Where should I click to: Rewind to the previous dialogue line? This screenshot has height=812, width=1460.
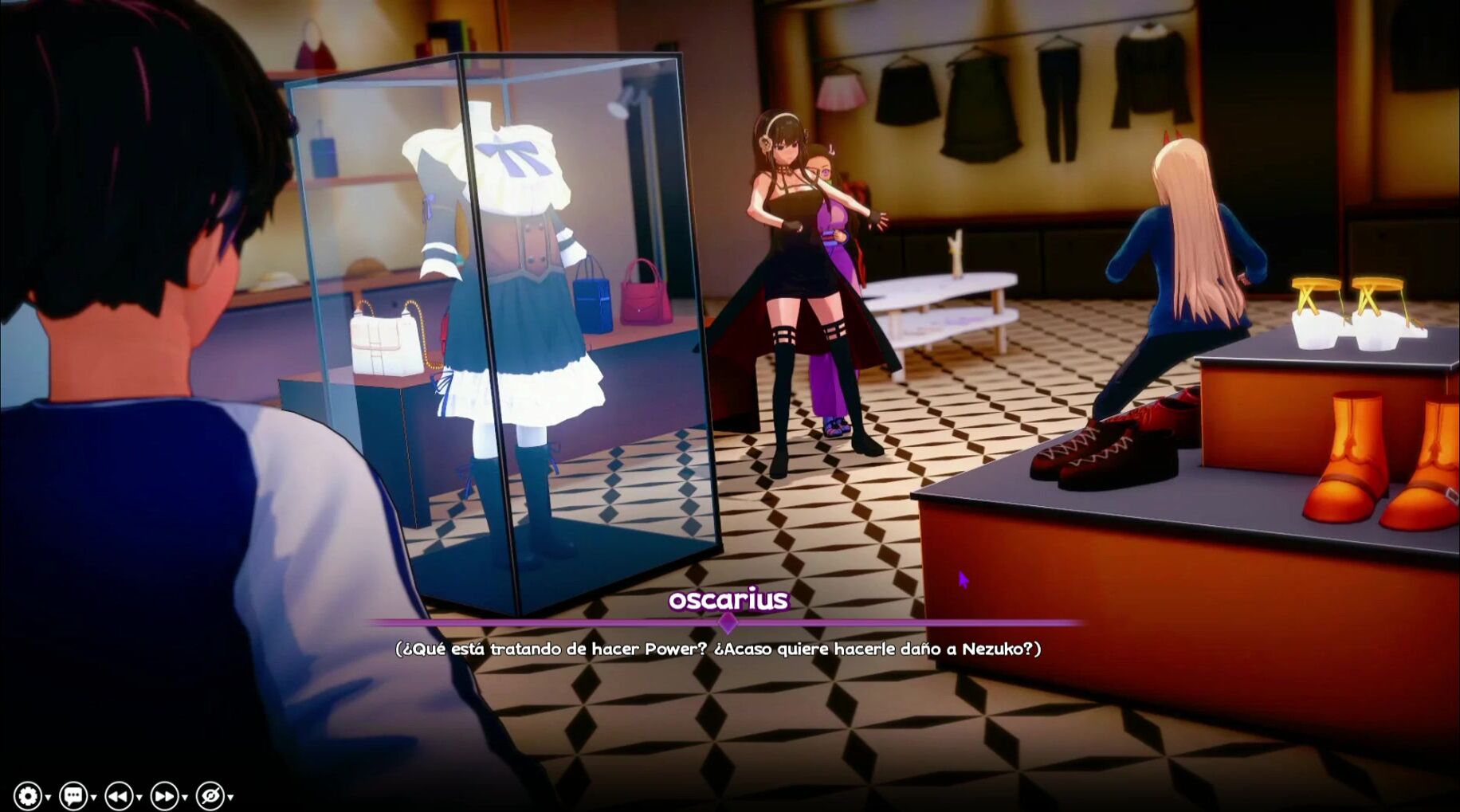(x=118, y=795)
